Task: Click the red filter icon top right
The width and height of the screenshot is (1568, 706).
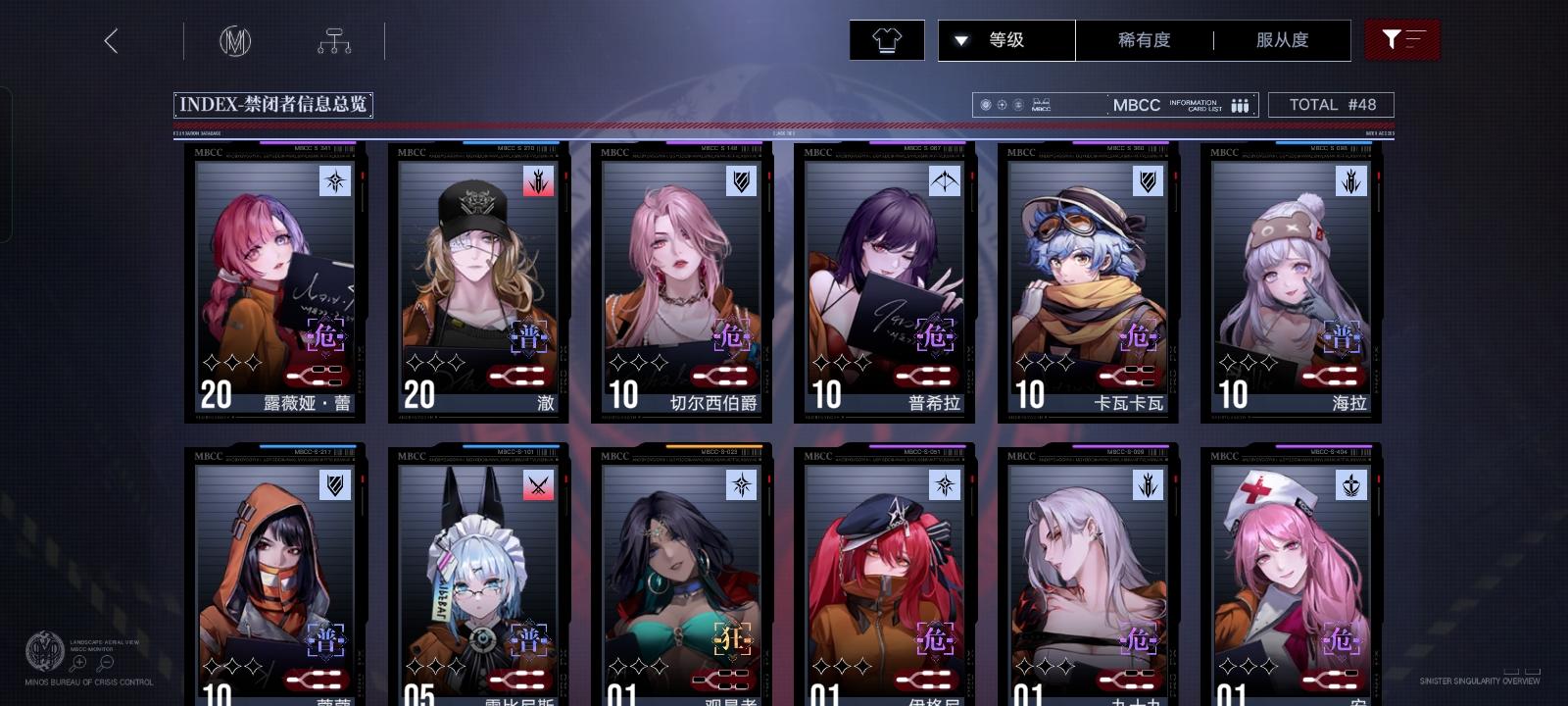Action: coord(1403,40)
